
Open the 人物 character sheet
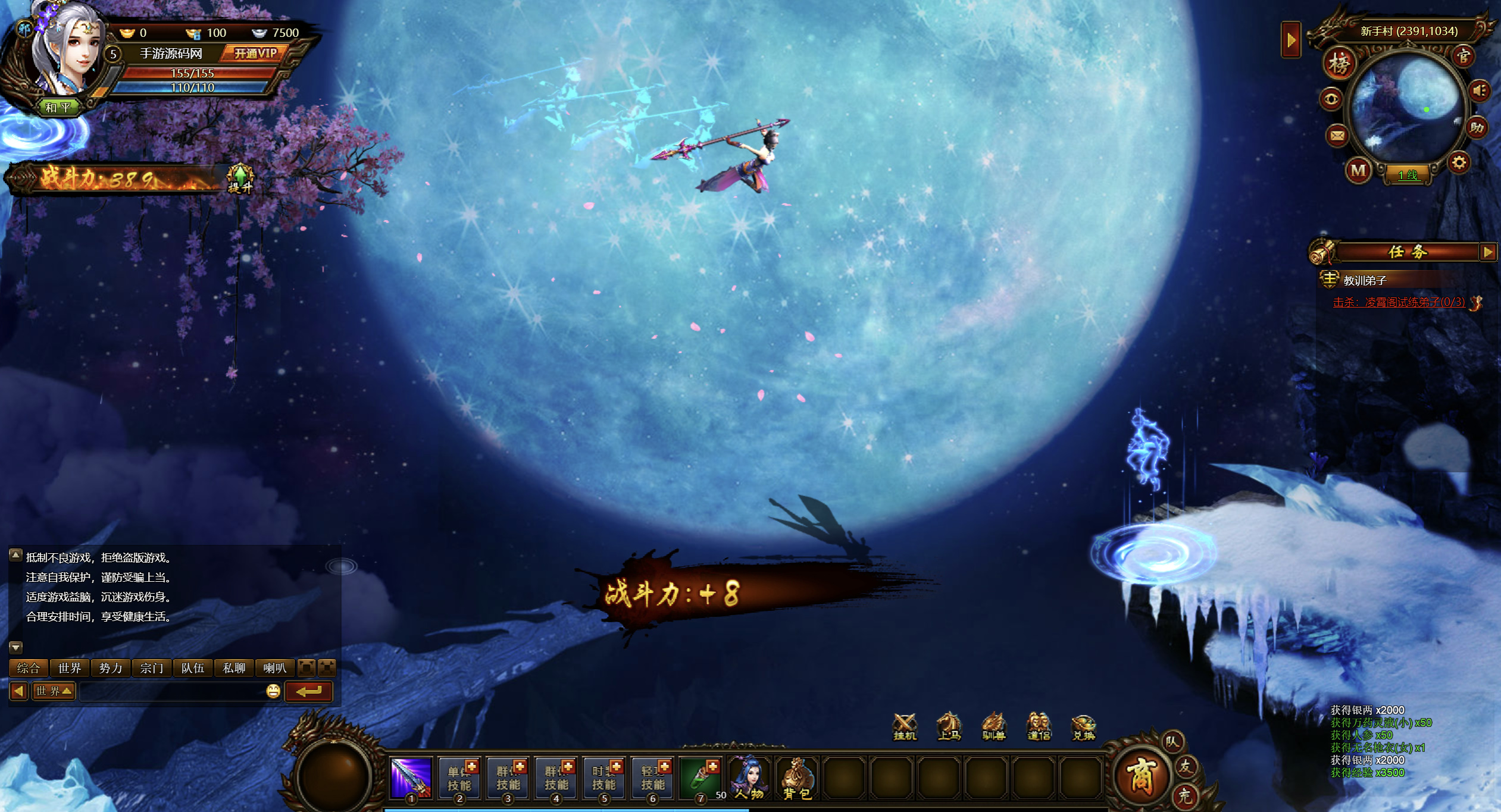[x=749, y=777]
